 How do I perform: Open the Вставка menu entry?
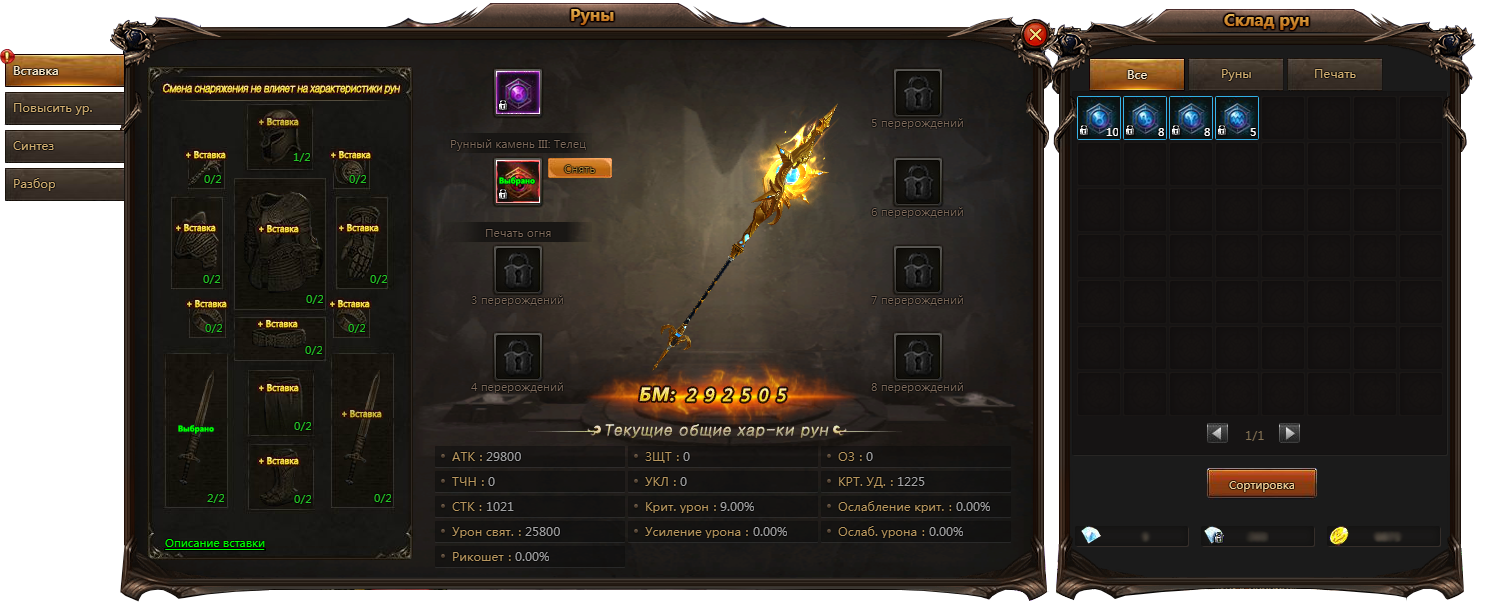64,71
